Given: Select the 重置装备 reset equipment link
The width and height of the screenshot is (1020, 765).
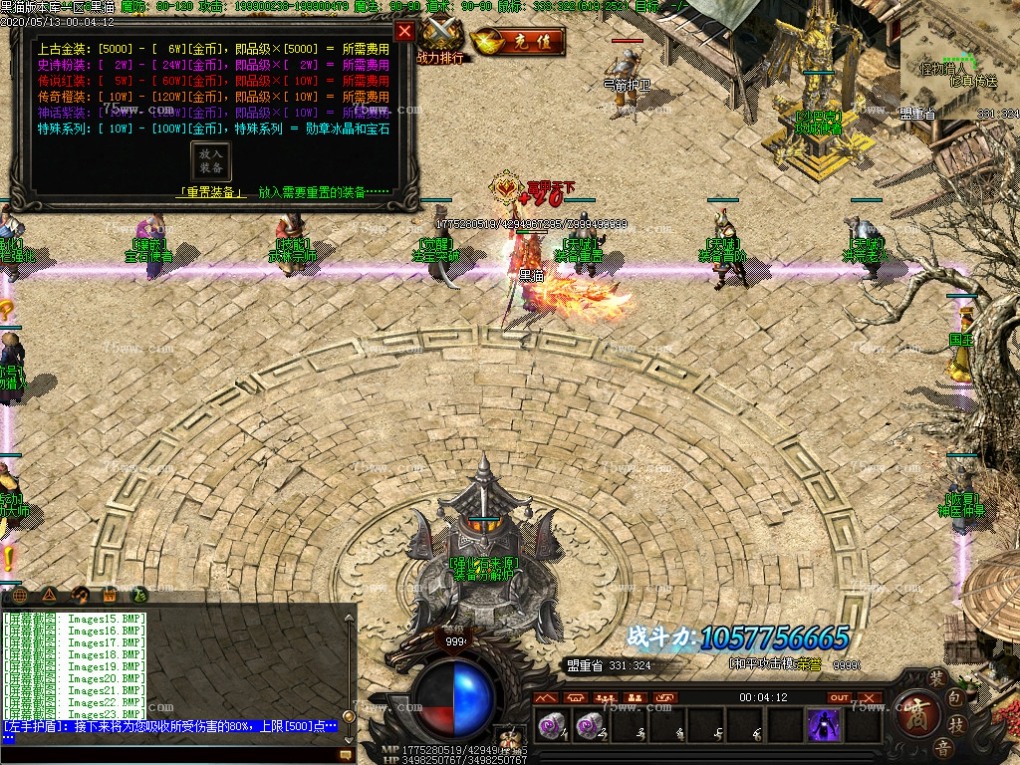Looking at the screenshot, I should [211, 192].
